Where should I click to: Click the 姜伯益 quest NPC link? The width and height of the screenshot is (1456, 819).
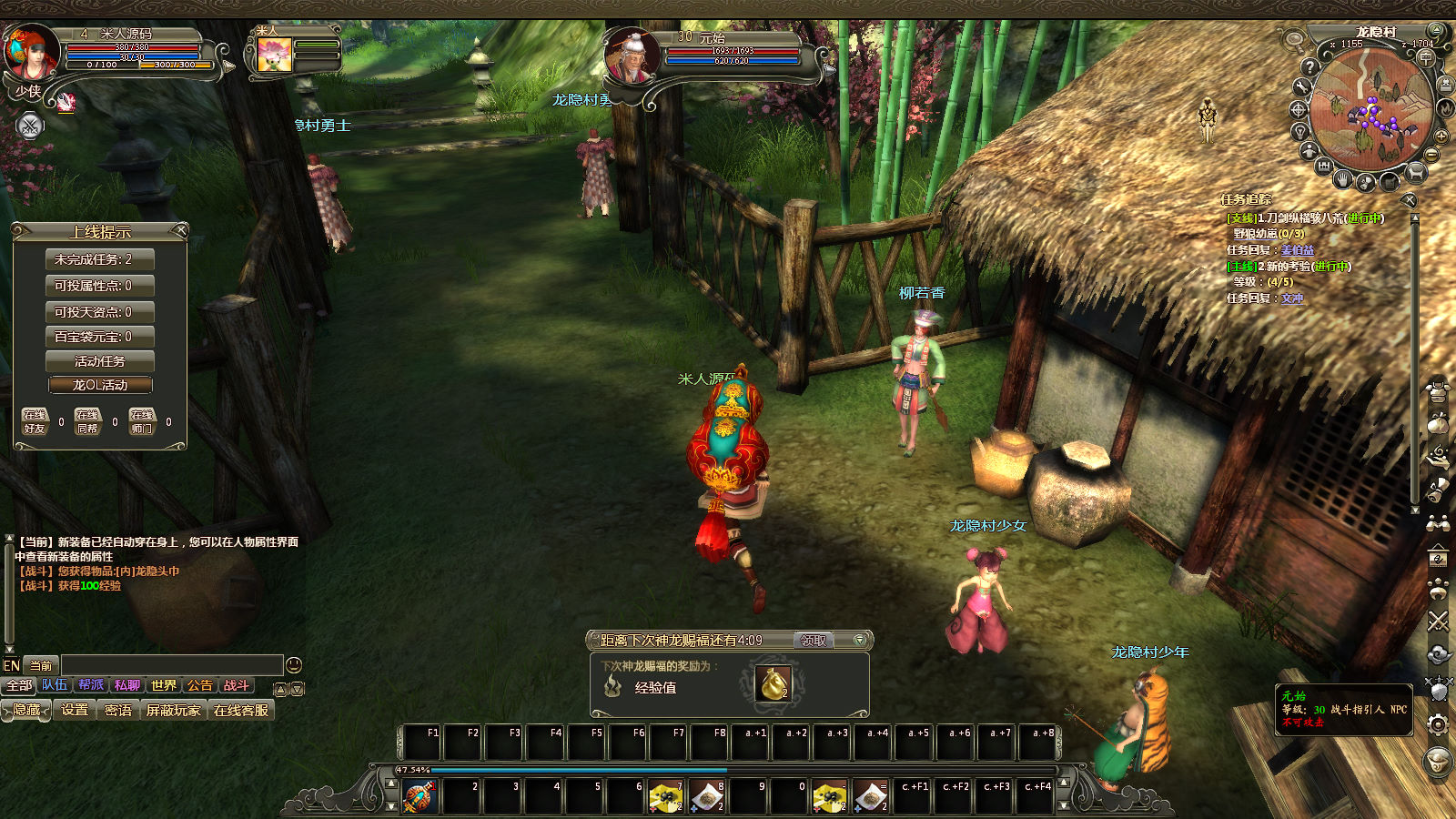[1297, 250]
